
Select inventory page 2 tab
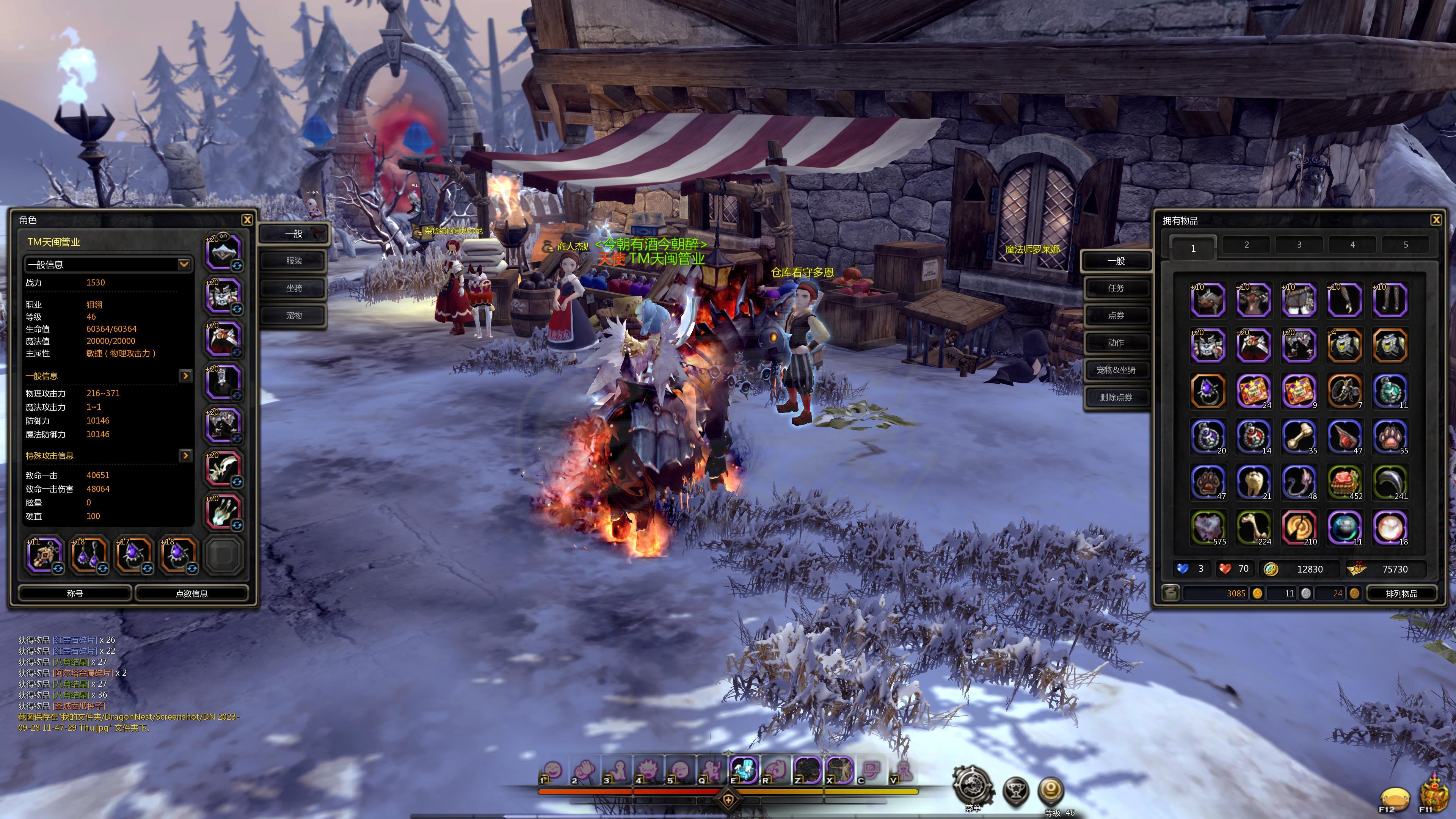tap(1246, 245)
